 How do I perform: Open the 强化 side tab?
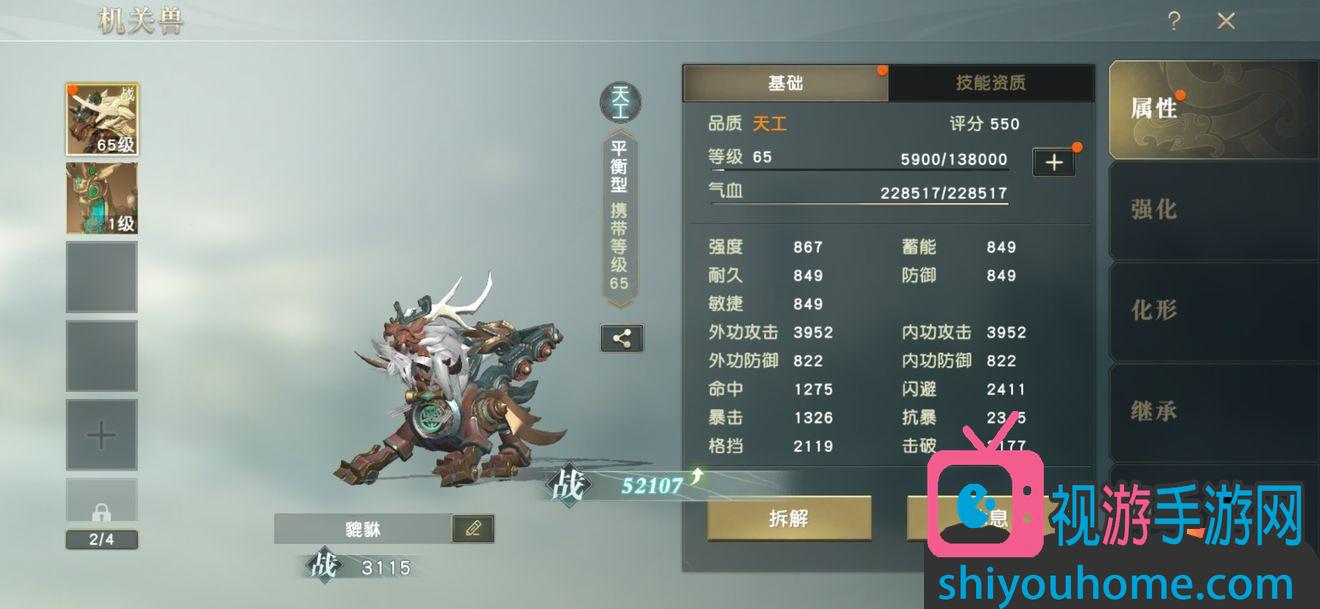click(1155, 209)
